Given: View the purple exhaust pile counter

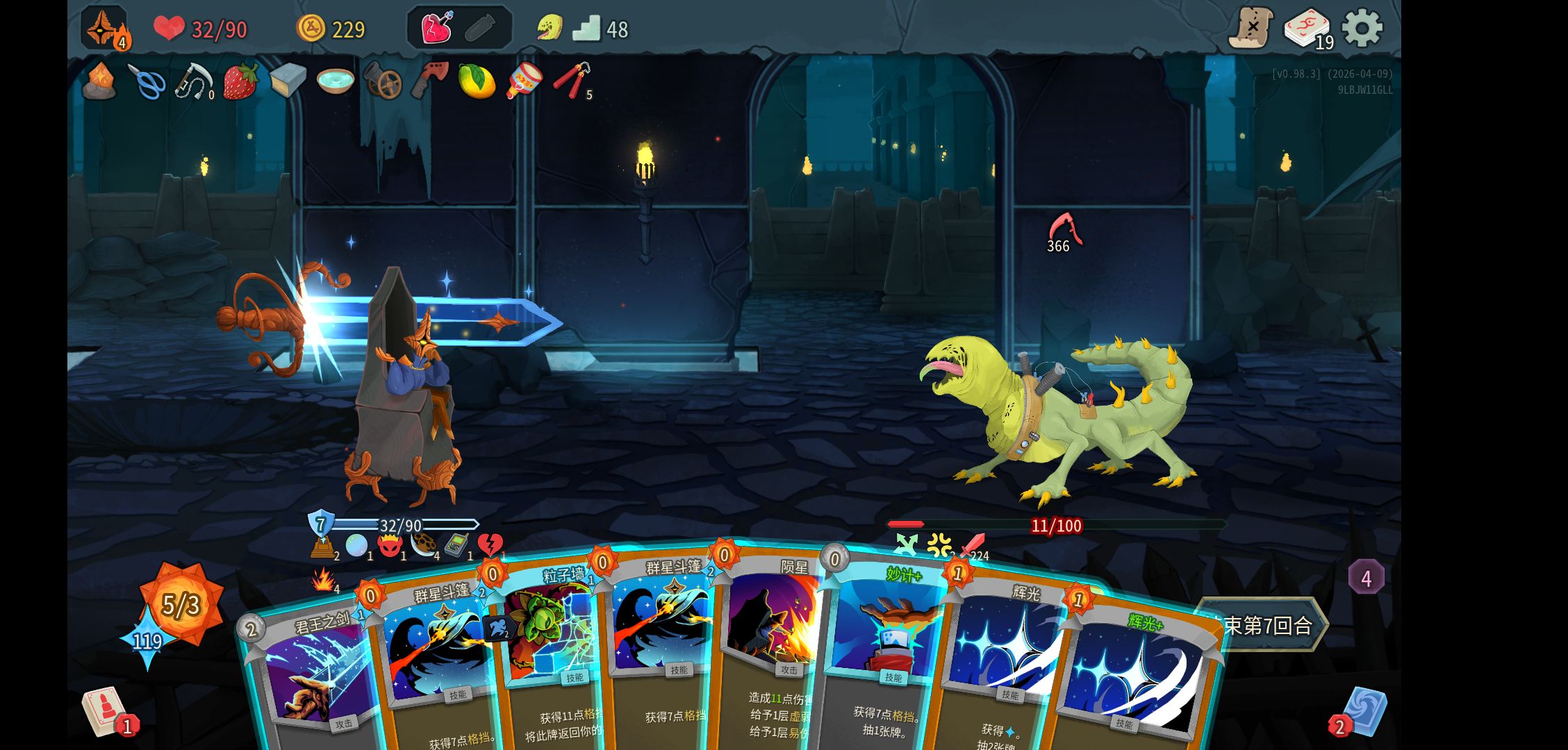Looking at the screenshot, I should point(1366,578).
